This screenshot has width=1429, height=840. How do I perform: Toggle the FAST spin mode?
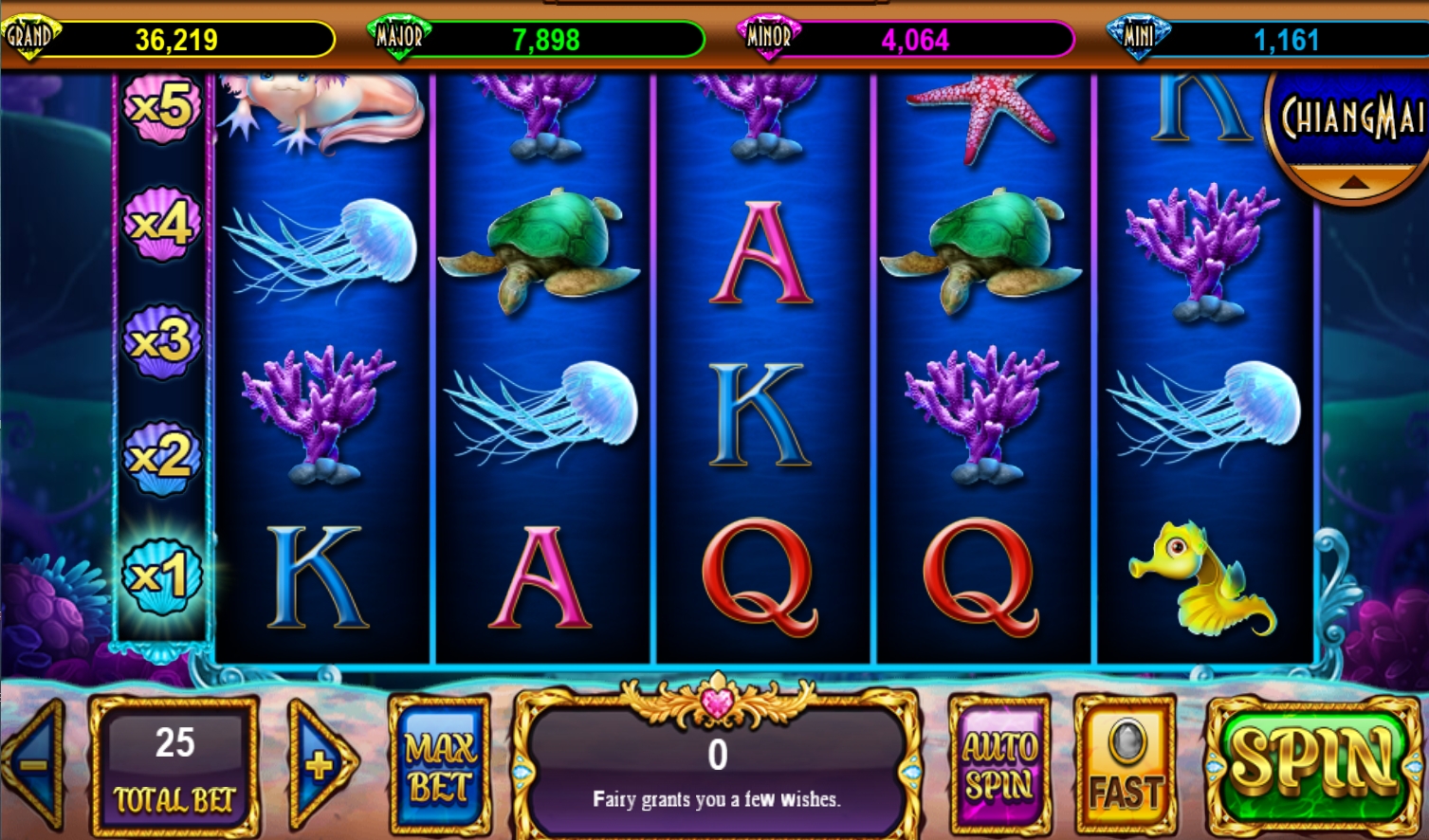tap(1126, 766)
